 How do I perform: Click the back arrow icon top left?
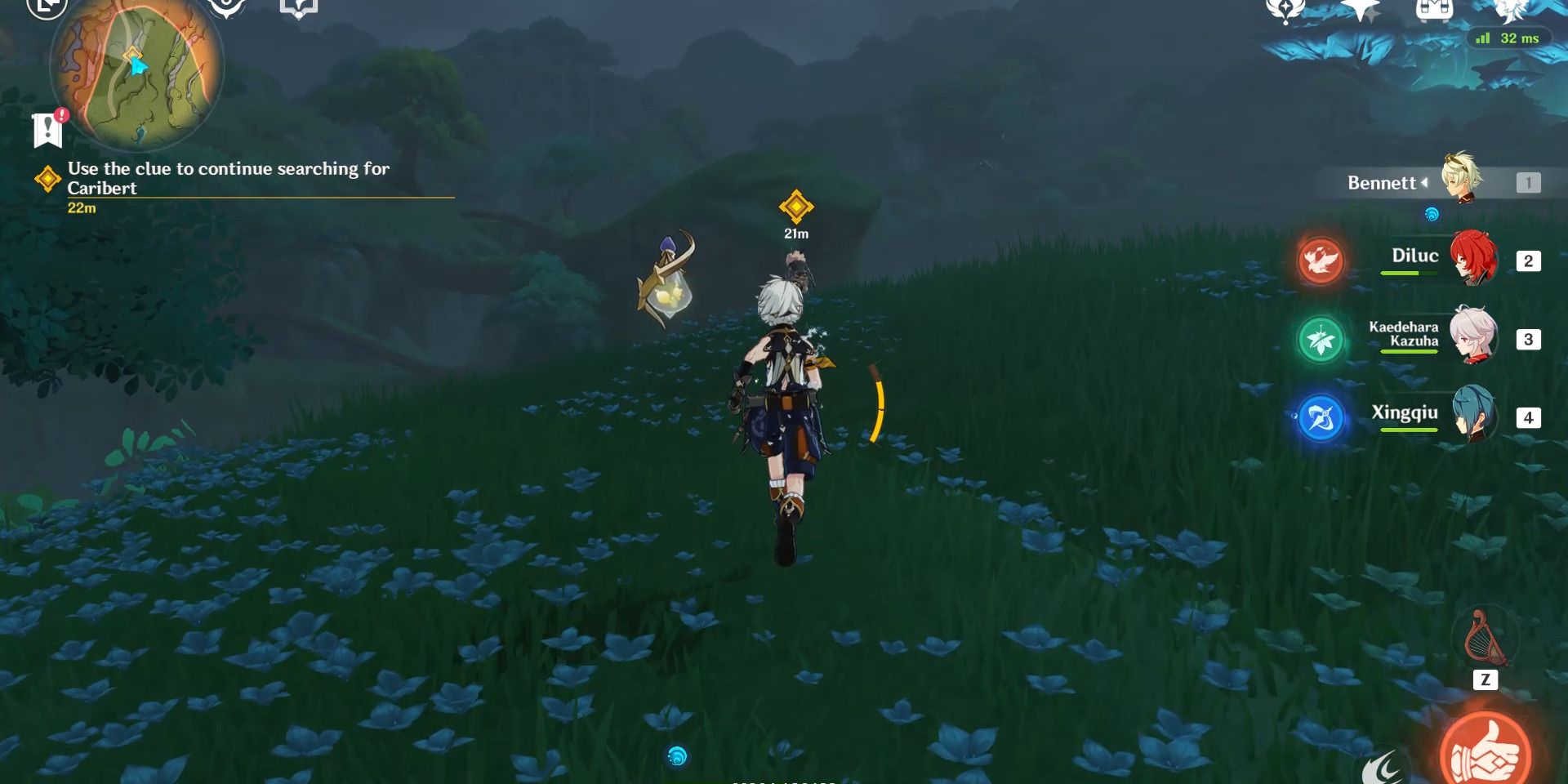[x=45, y=8]
